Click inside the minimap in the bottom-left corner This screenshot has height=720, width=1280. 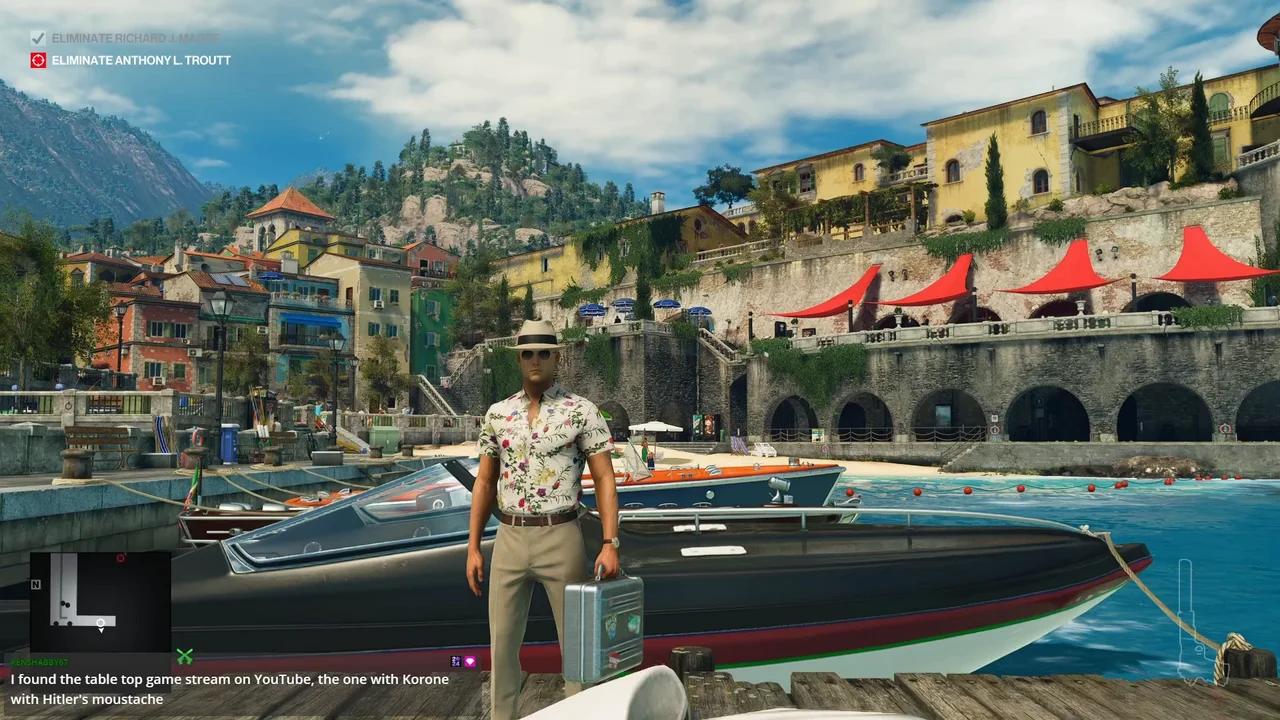tap(100, 598)
